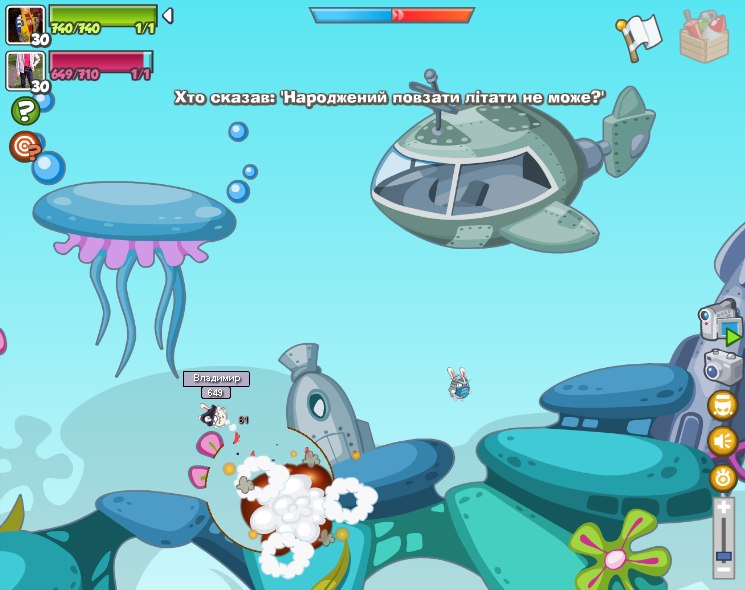This screenshot has width=745, height=590.
Task: Select the green team player avatar
Action: click(x=26, y=24)
